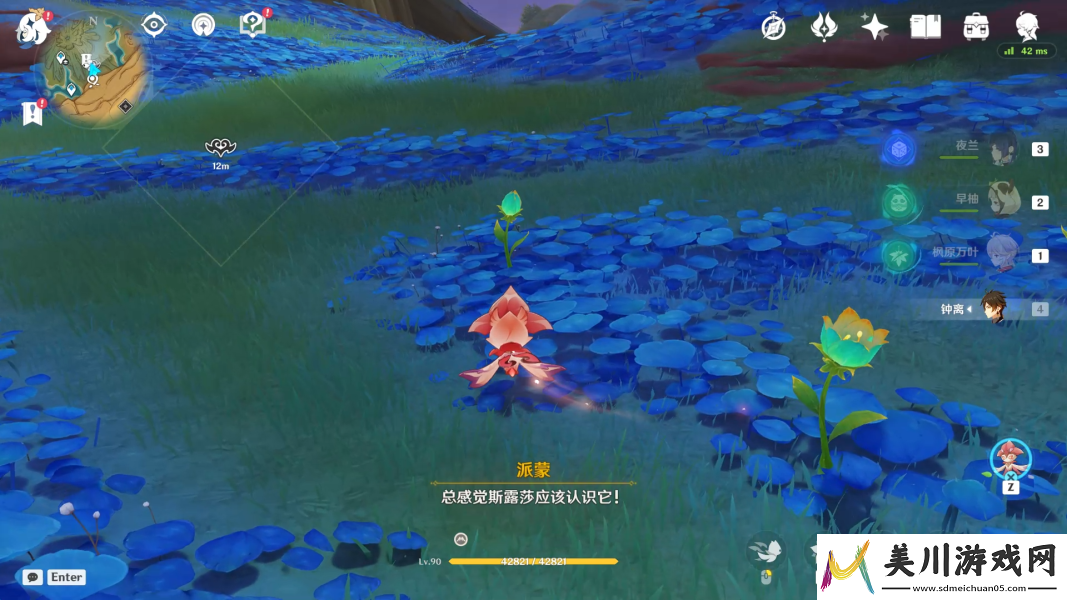Viewport: 1067px width, 600px height.
Task: Open the character profile silhouette icon
Action: tap(1026, 25)
